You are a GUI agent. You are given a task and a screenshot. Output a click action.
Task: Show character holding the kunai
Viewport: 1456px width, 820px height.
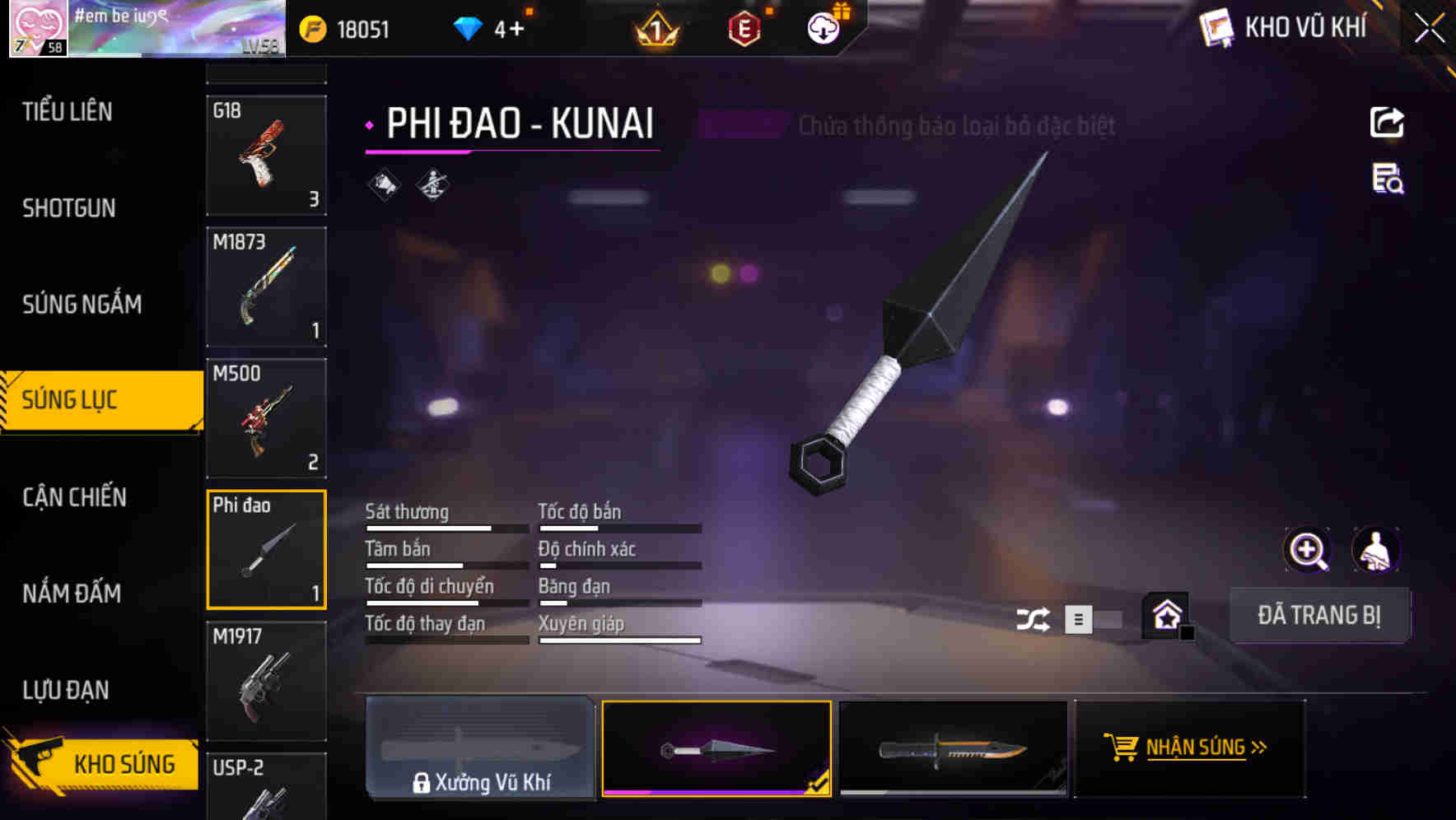point(1376,549)
